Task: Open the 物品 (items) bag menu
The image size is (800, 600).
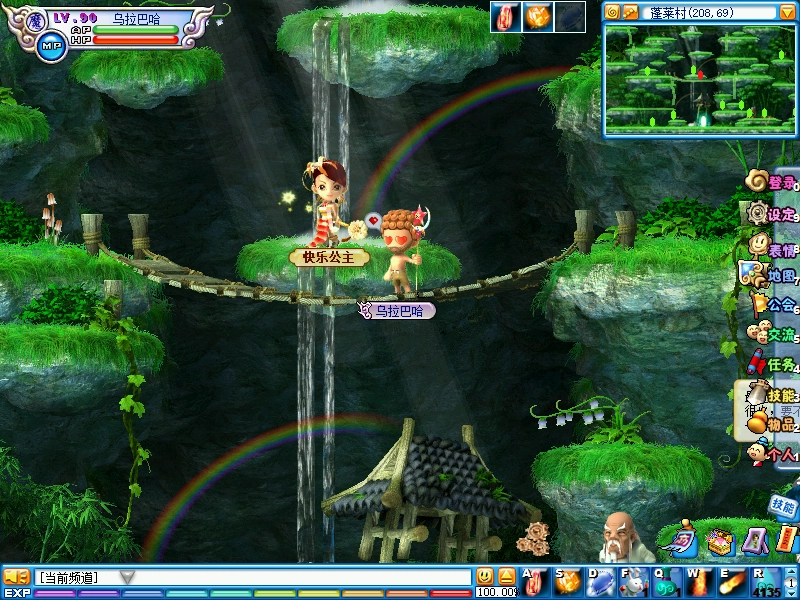Action: (x=772, y=424)
